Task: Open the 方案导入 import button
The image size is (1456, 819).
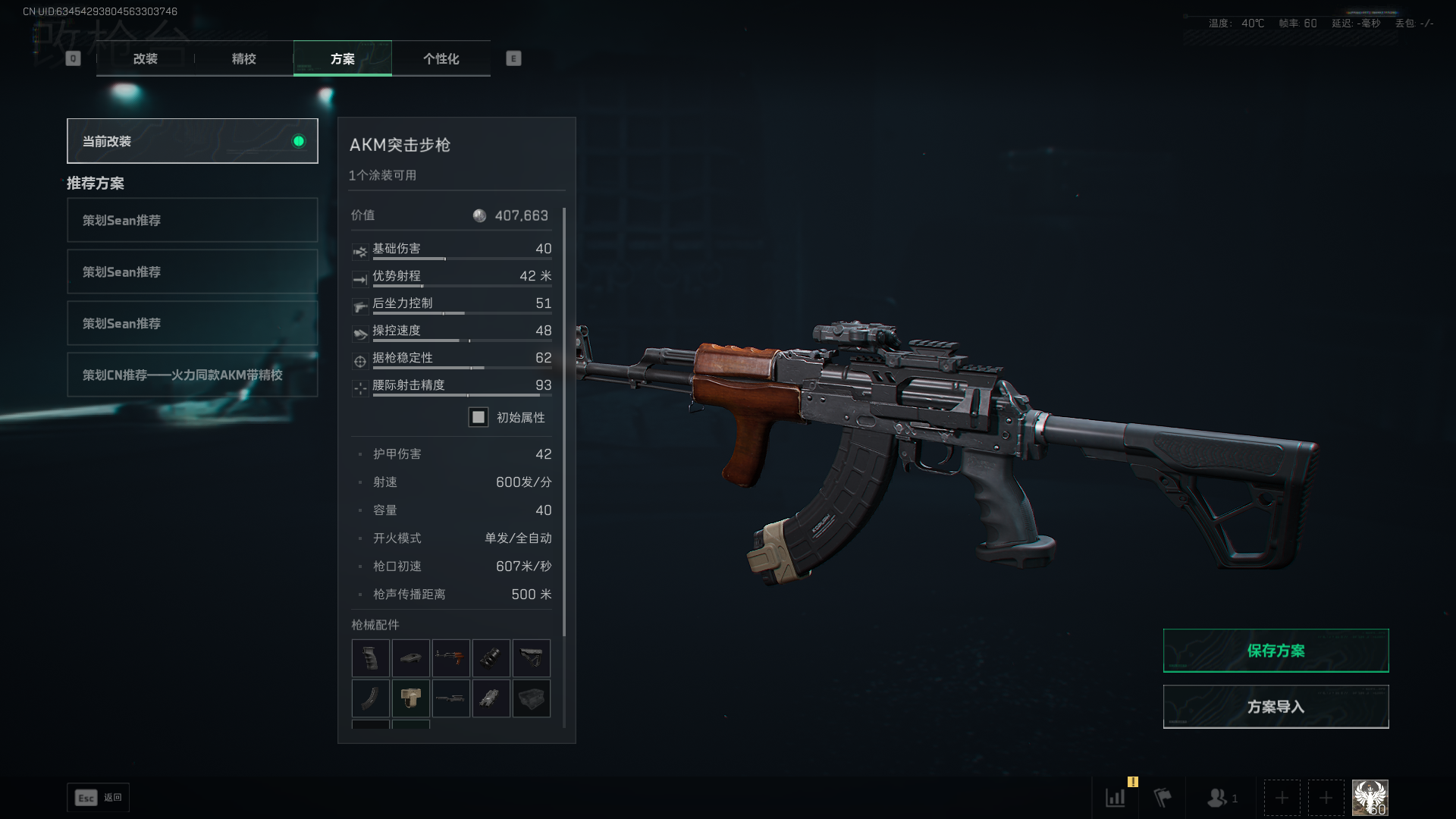Action: tap(1276, 707)
